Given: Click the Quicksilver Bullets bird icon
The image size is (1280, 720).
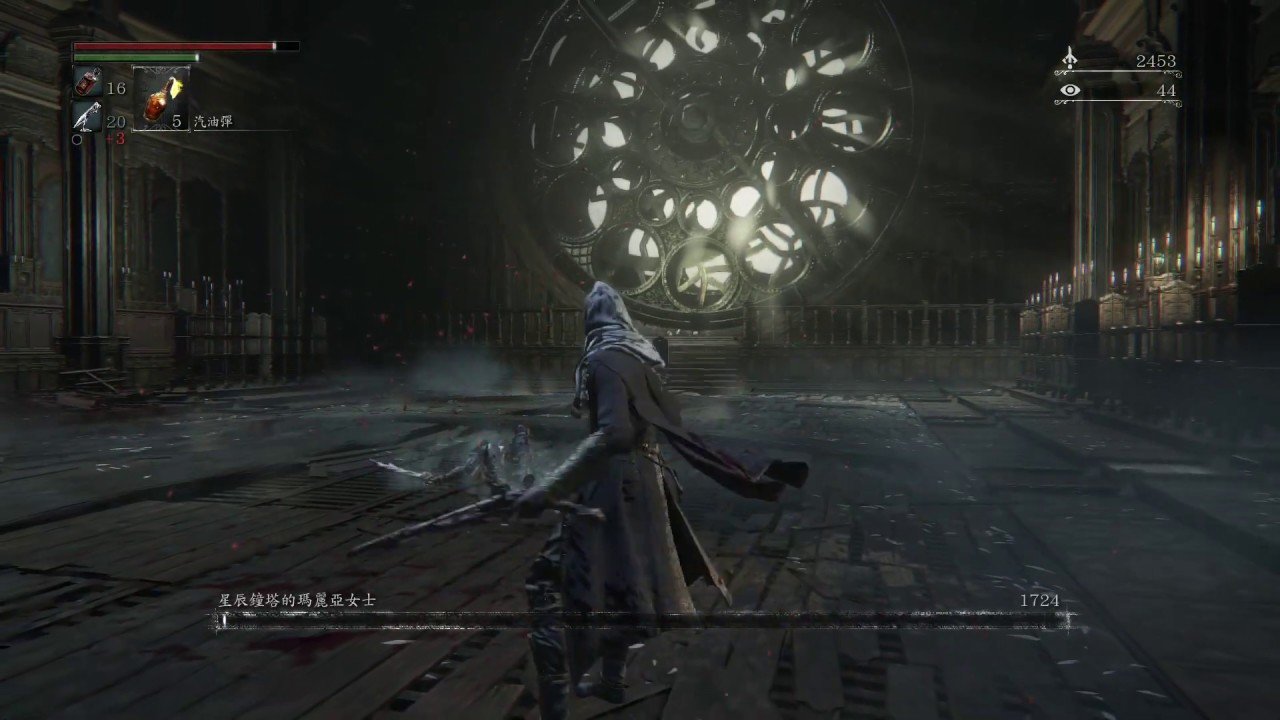Looking at the screenshot, I should tap(88, 116).
